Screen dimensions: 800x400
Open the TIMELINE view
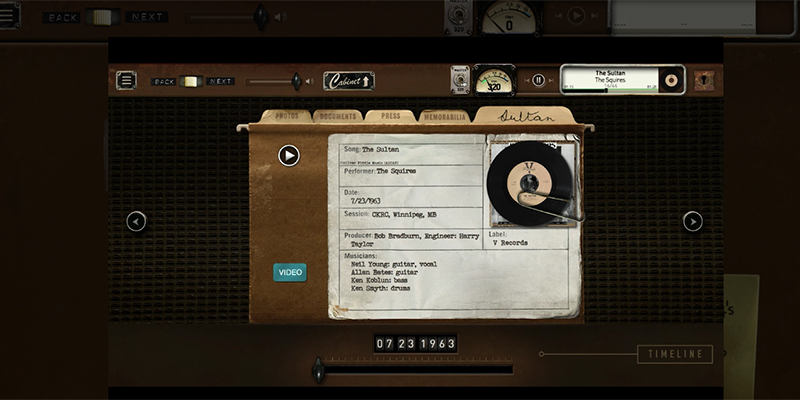[674, 354]
